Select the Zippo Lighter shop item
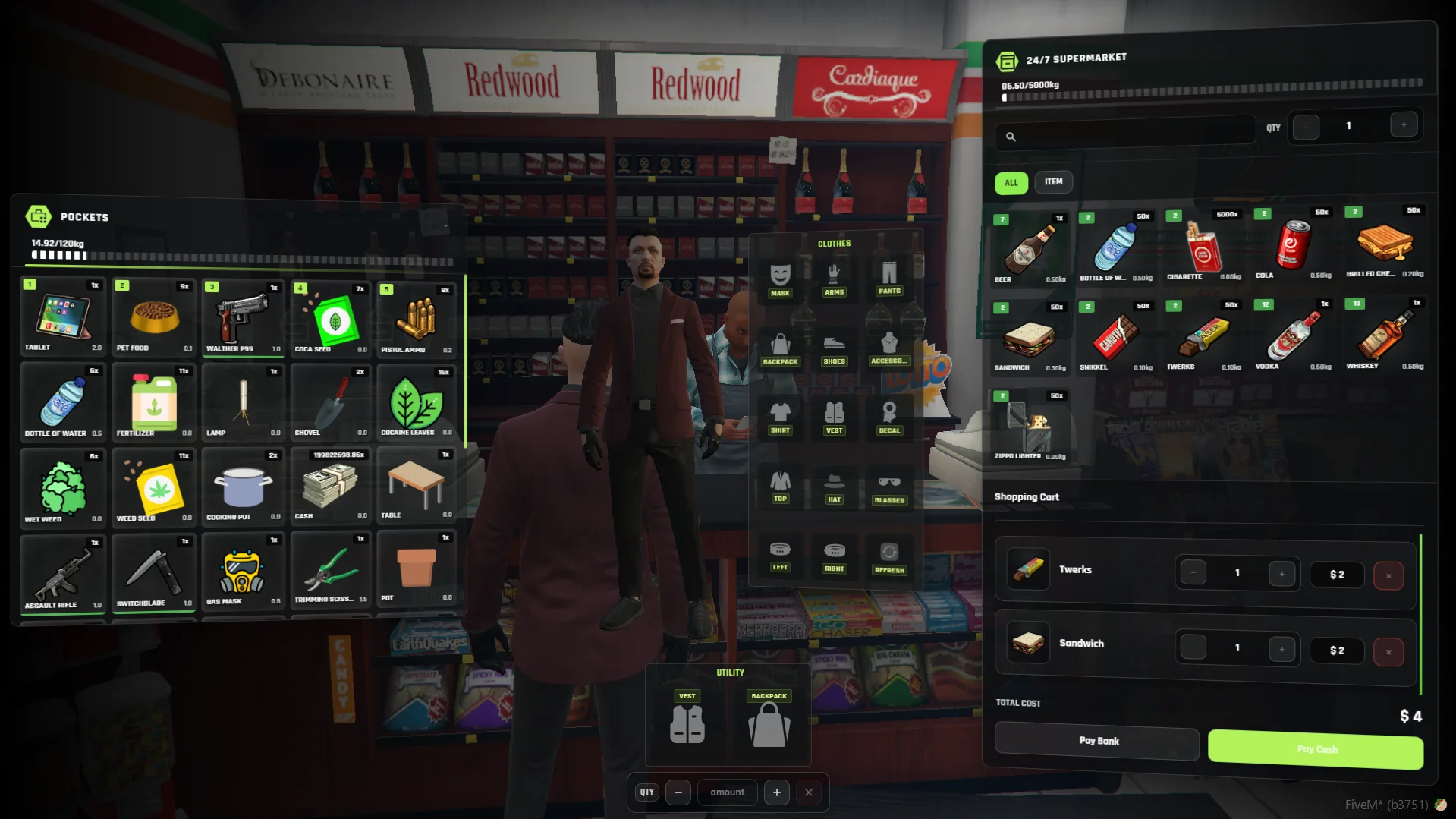This screenshot has width=1456, height=819. (1030, 426)
